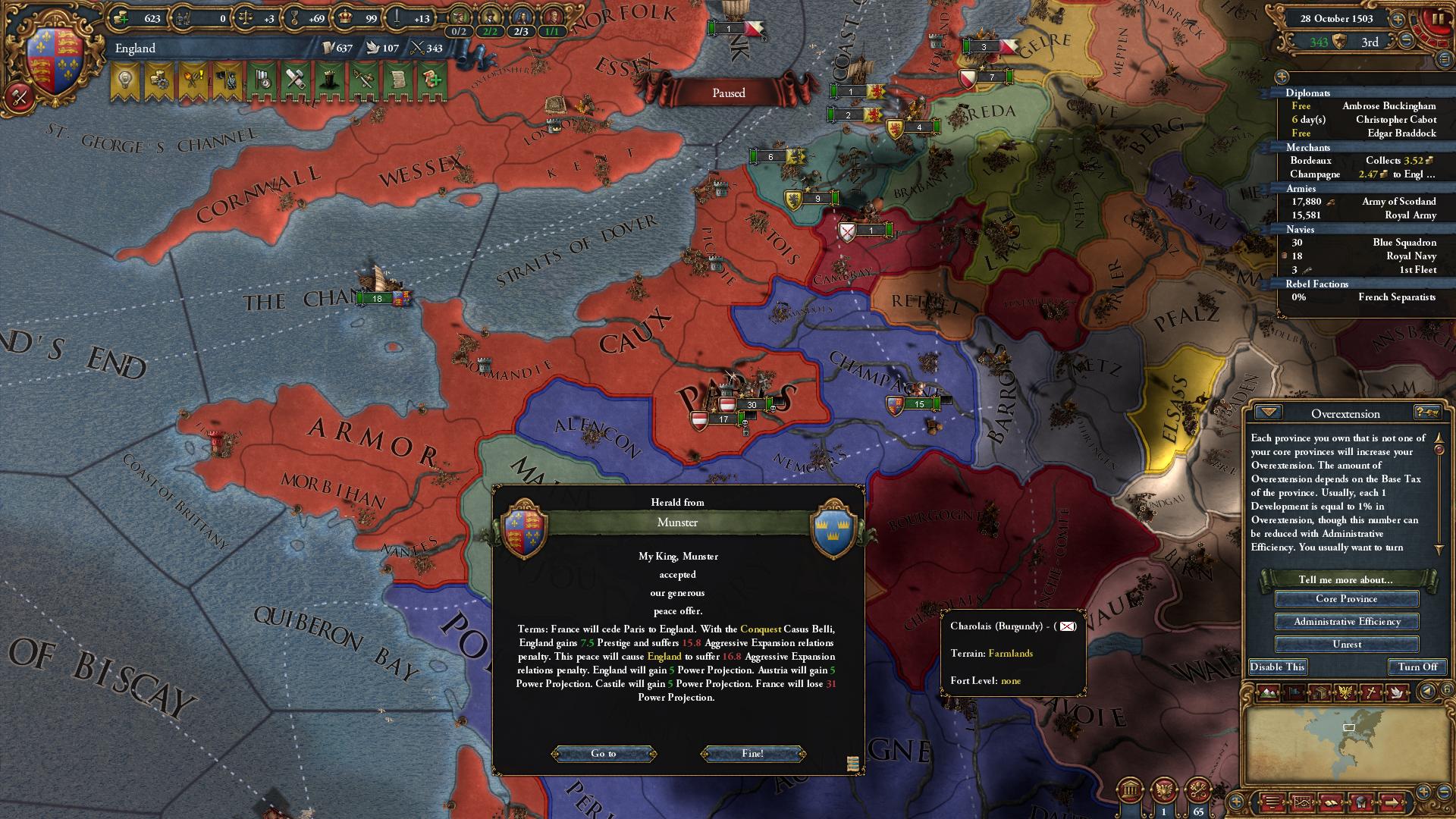Pause or unpause using the red pause button

1437,20
